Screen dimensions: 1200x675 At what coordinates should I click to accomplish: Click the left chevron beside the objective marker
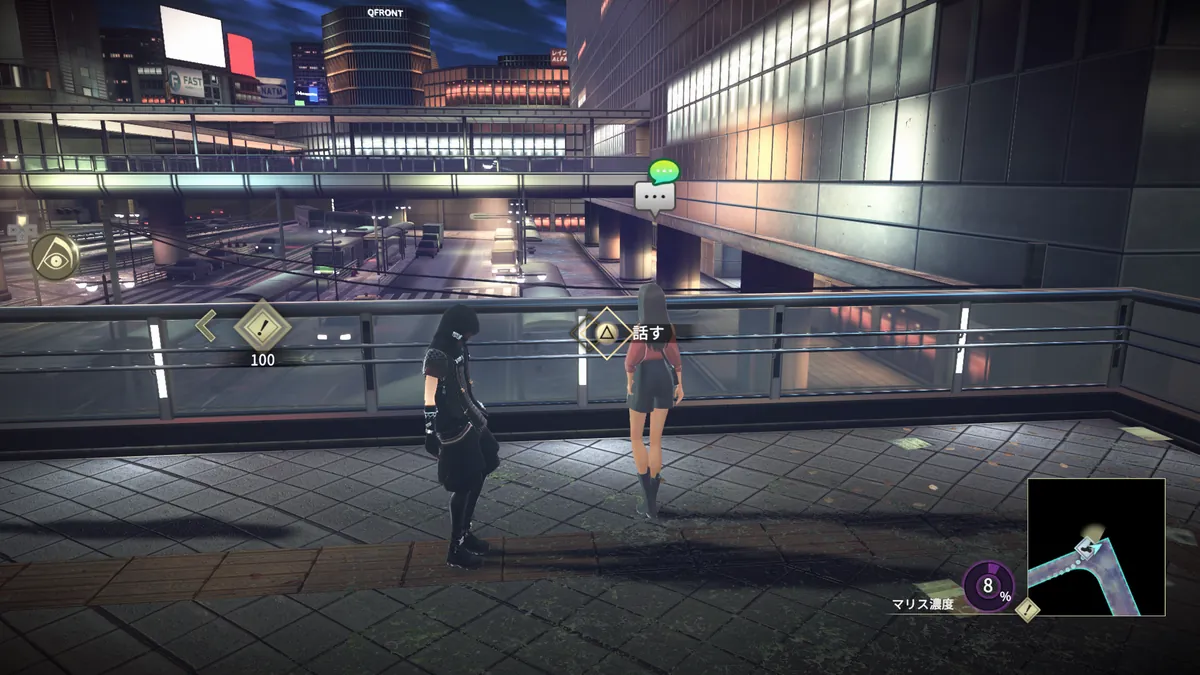(207, 326)
